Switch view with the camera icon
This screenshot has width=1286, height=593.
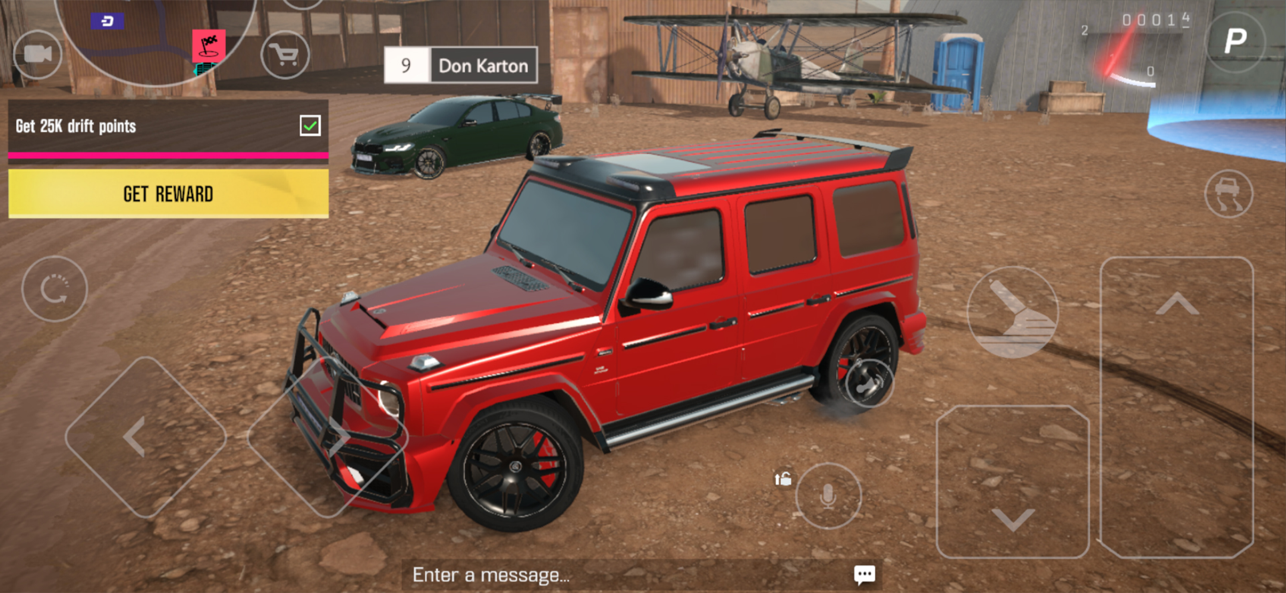click(38, 53)
